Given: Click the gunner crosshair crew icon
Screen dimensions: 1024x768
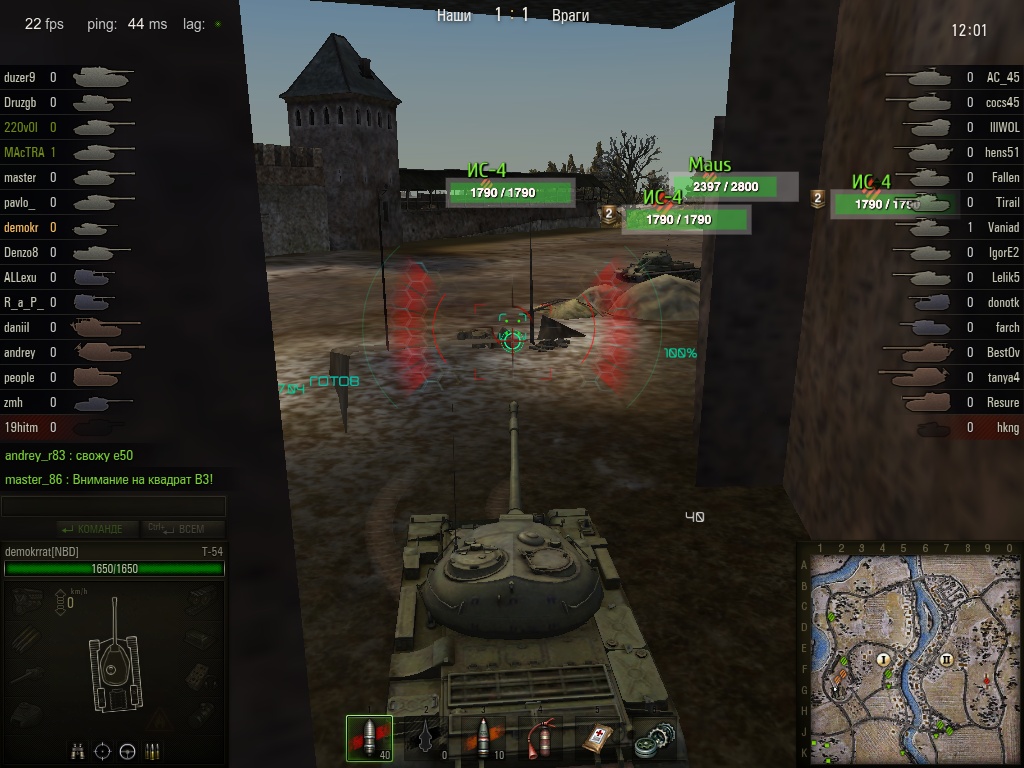Looking at the screenshot, I should click(103, 750).
